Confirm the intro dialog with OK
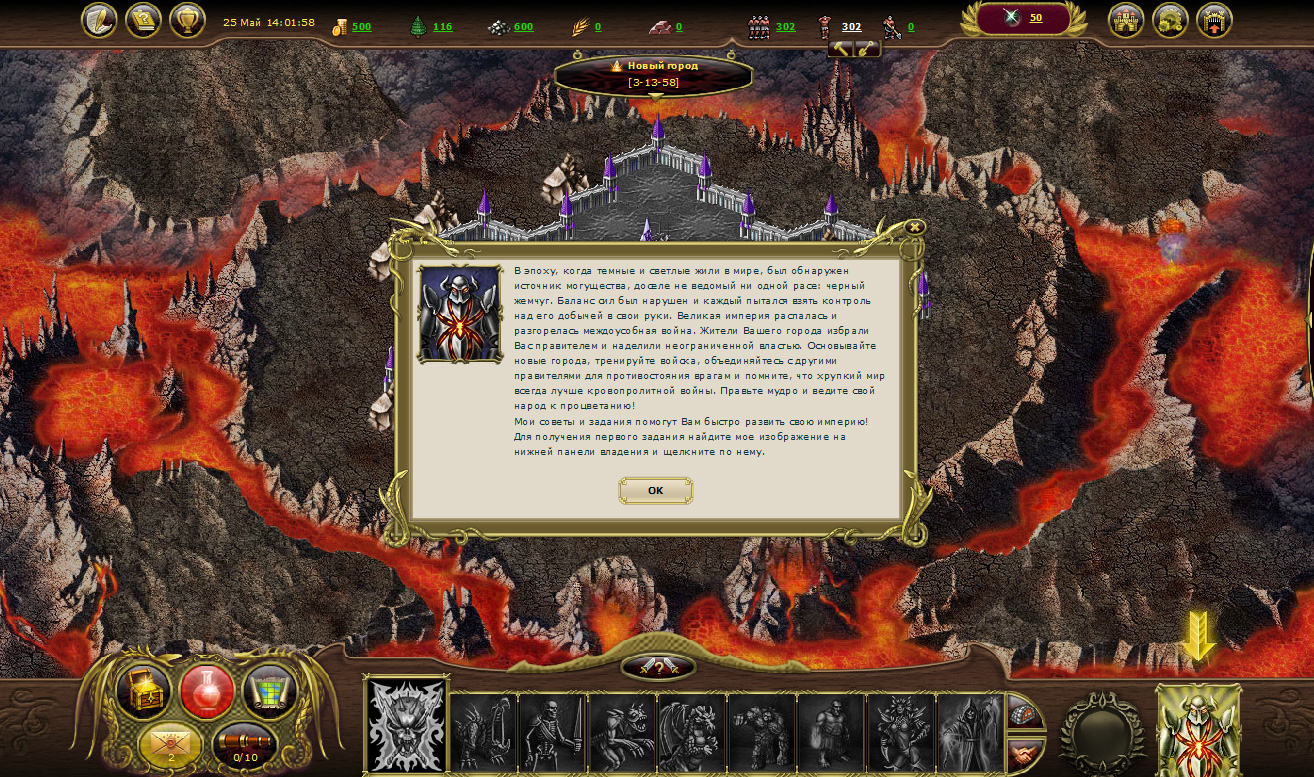 click(x=655, y=490)
